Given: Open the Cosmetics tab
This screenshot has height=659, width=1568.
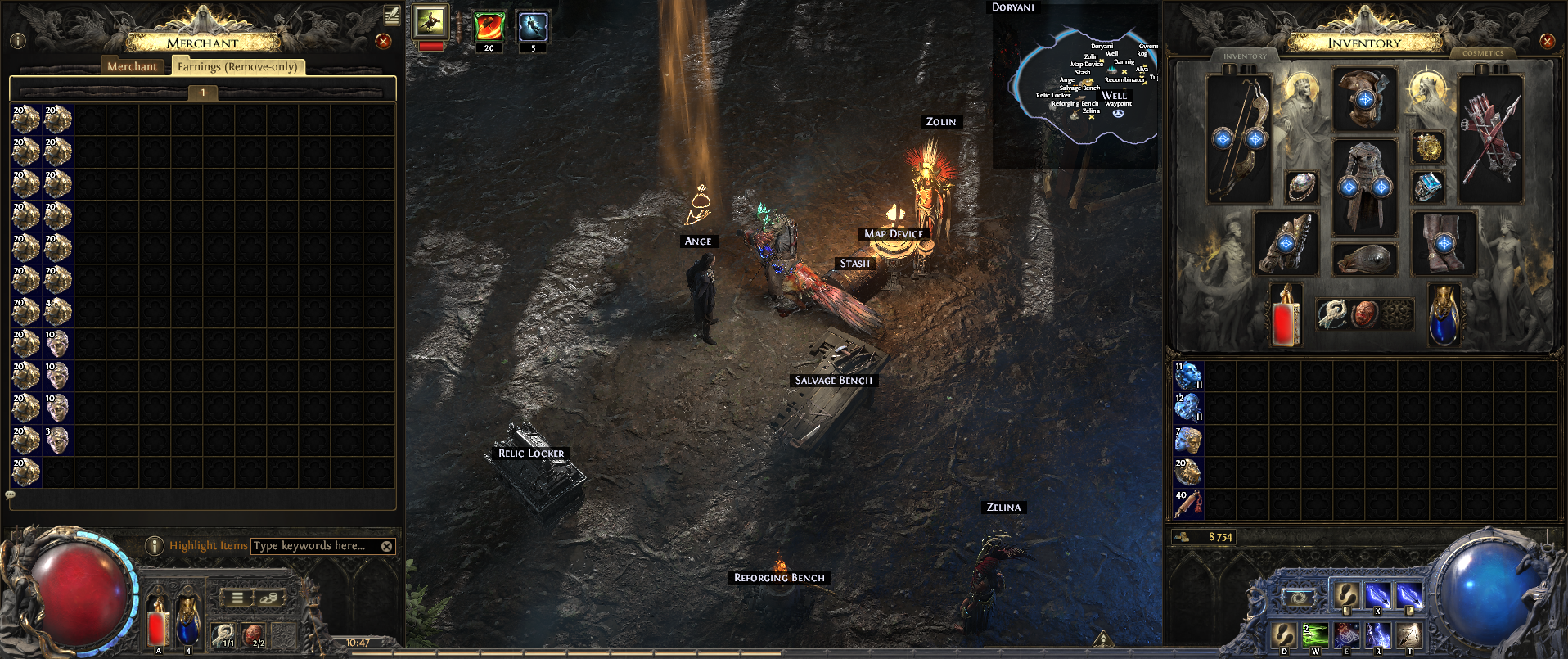Looking at the screenshot, I should [x=1483, y=53].
